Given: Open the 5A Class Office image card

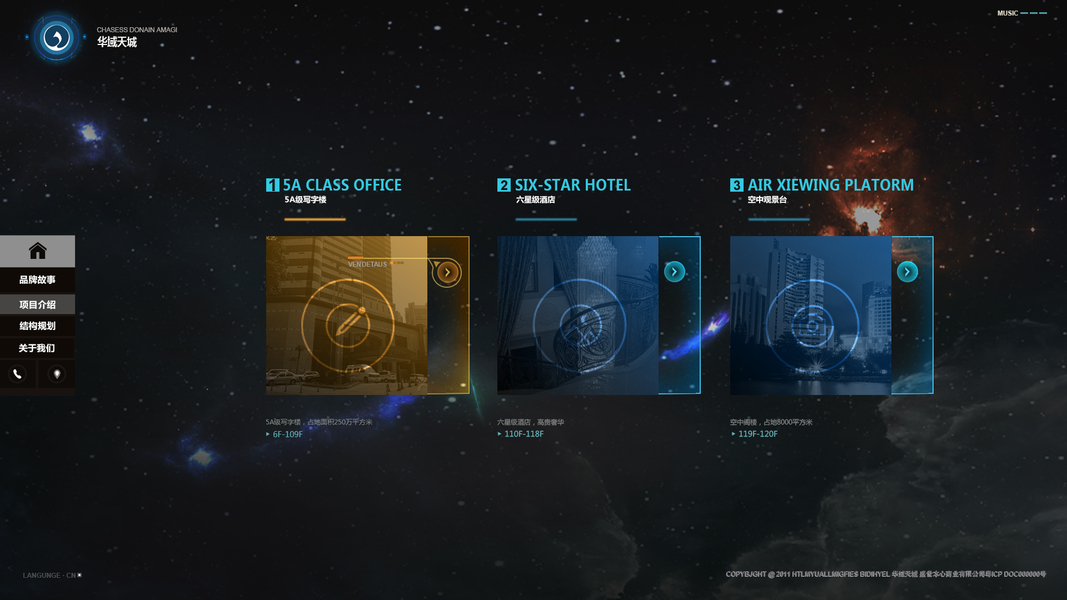Looking at the screenshot, I should coord(346,315).
